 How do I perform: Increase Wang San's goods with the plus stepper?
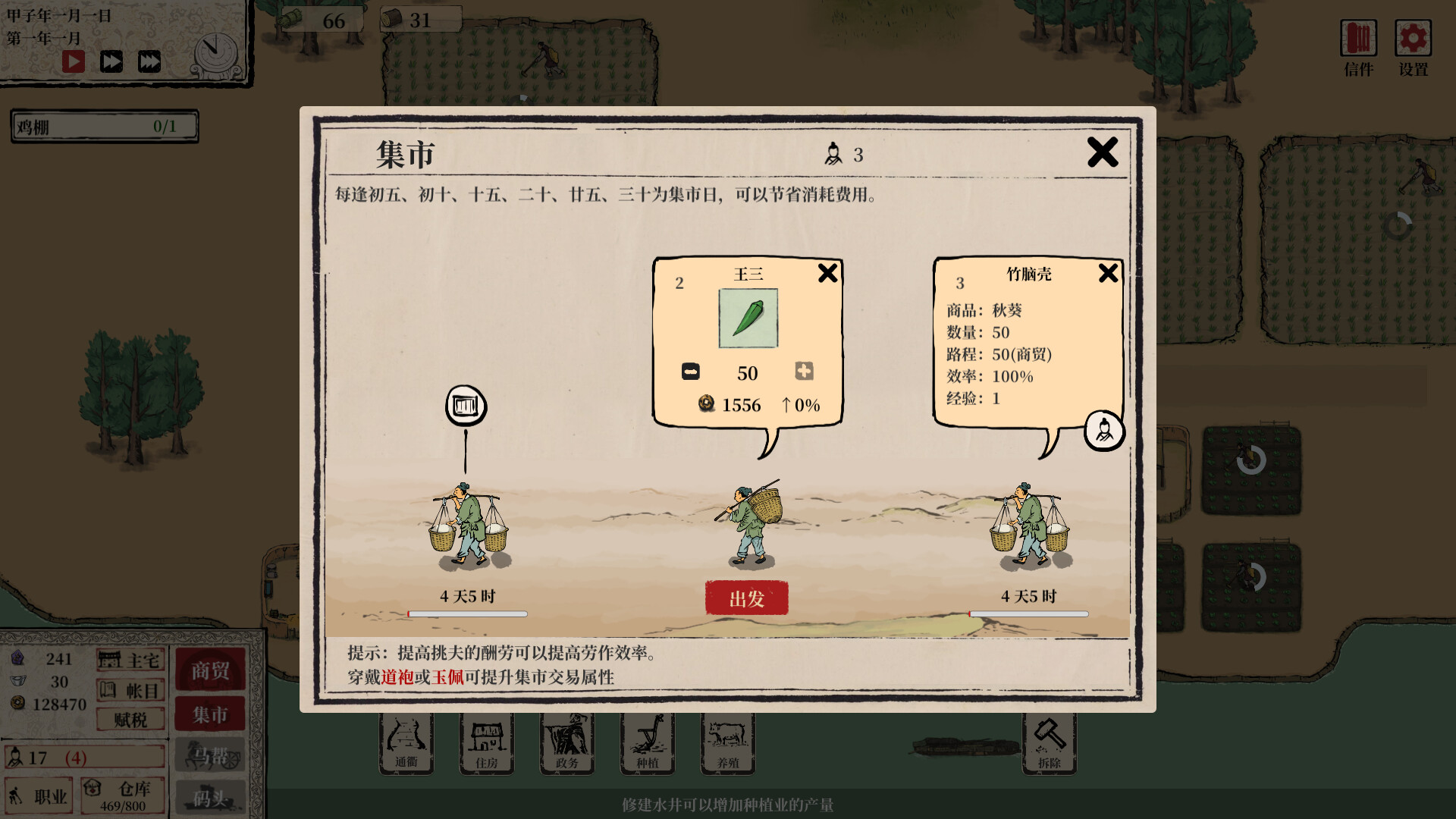tap(804, 372)
